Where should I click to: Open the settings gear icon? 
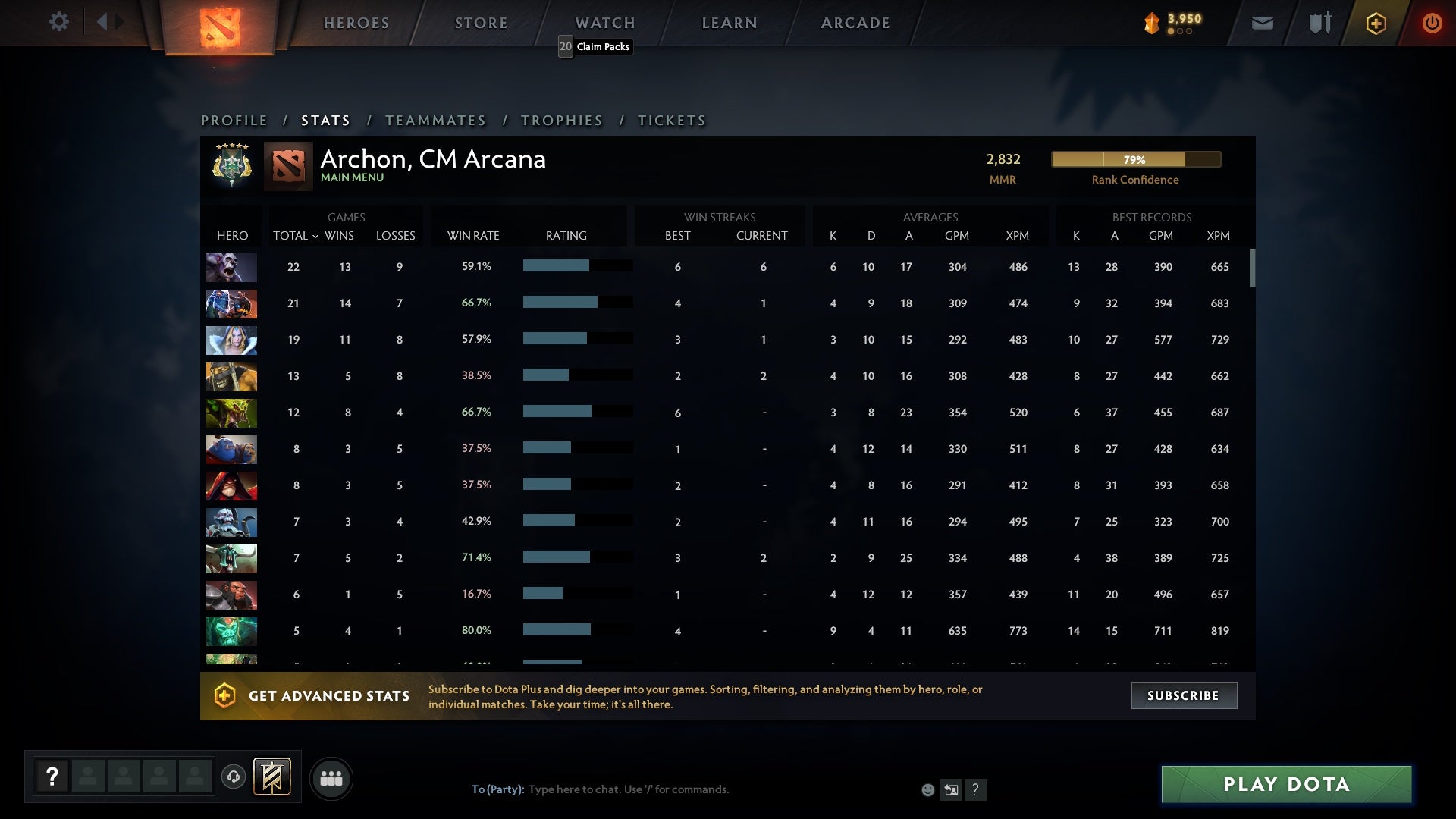(x=59, y=22)
